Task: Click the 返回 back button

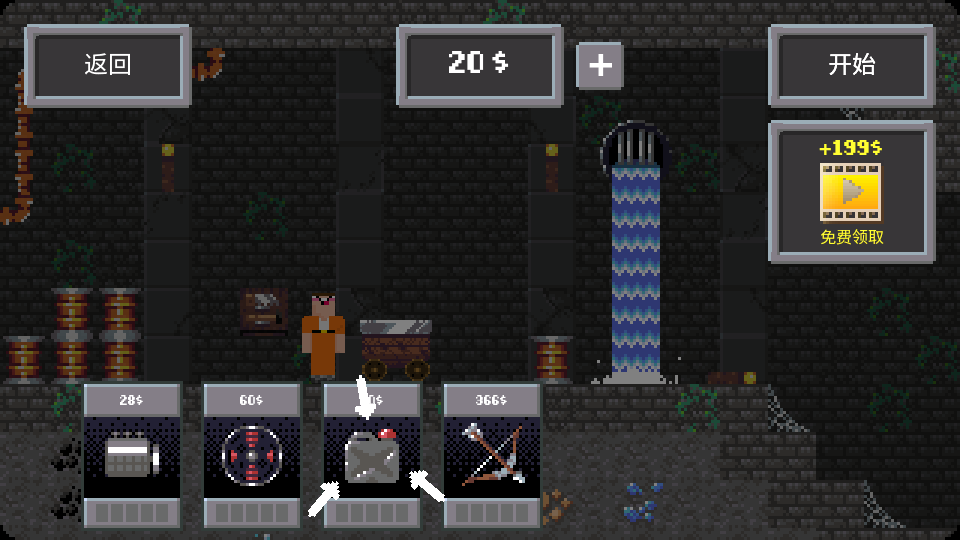Action: [108, 66]
